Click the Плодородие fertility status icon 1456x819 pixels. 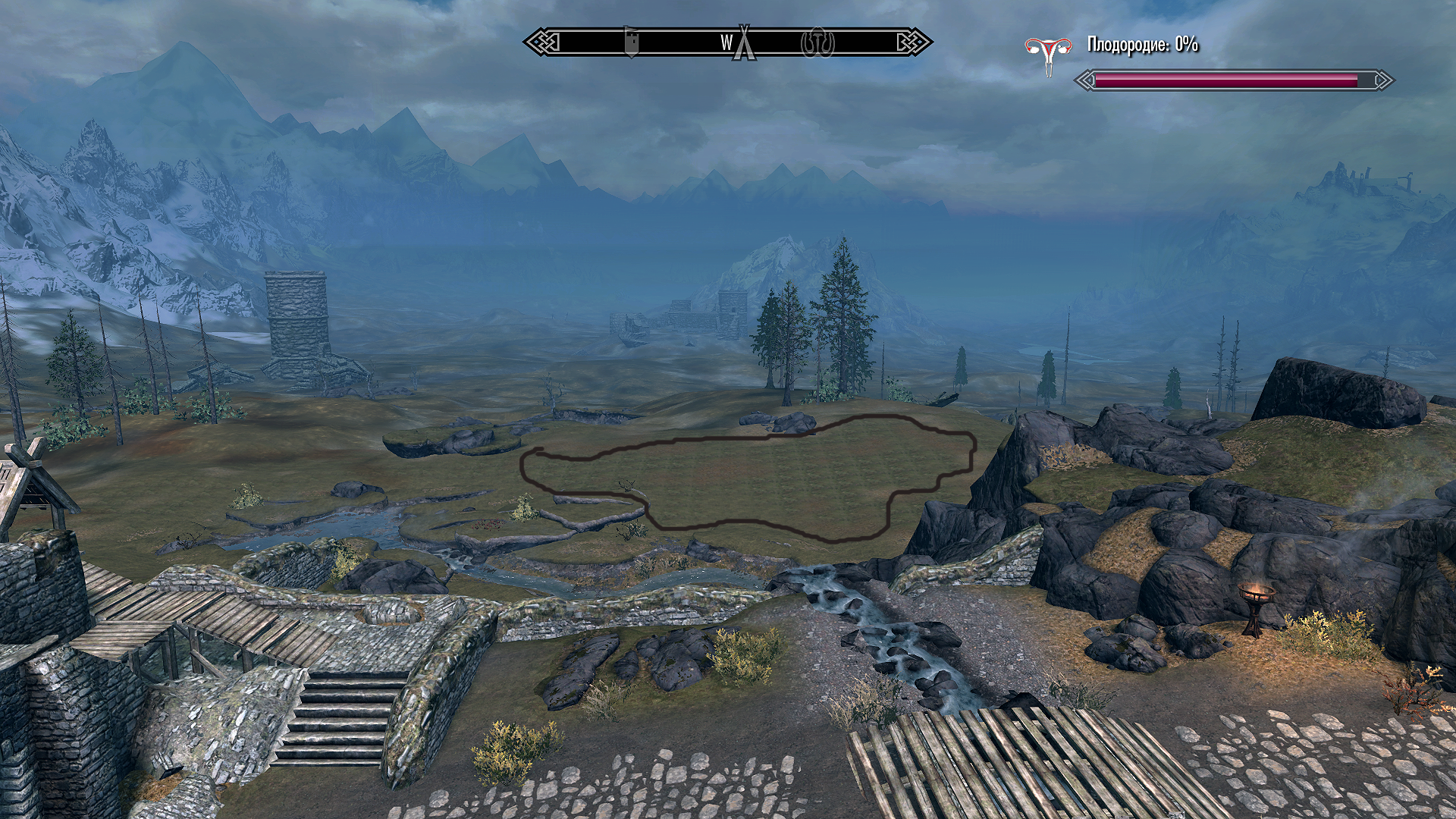(1049, 54)
